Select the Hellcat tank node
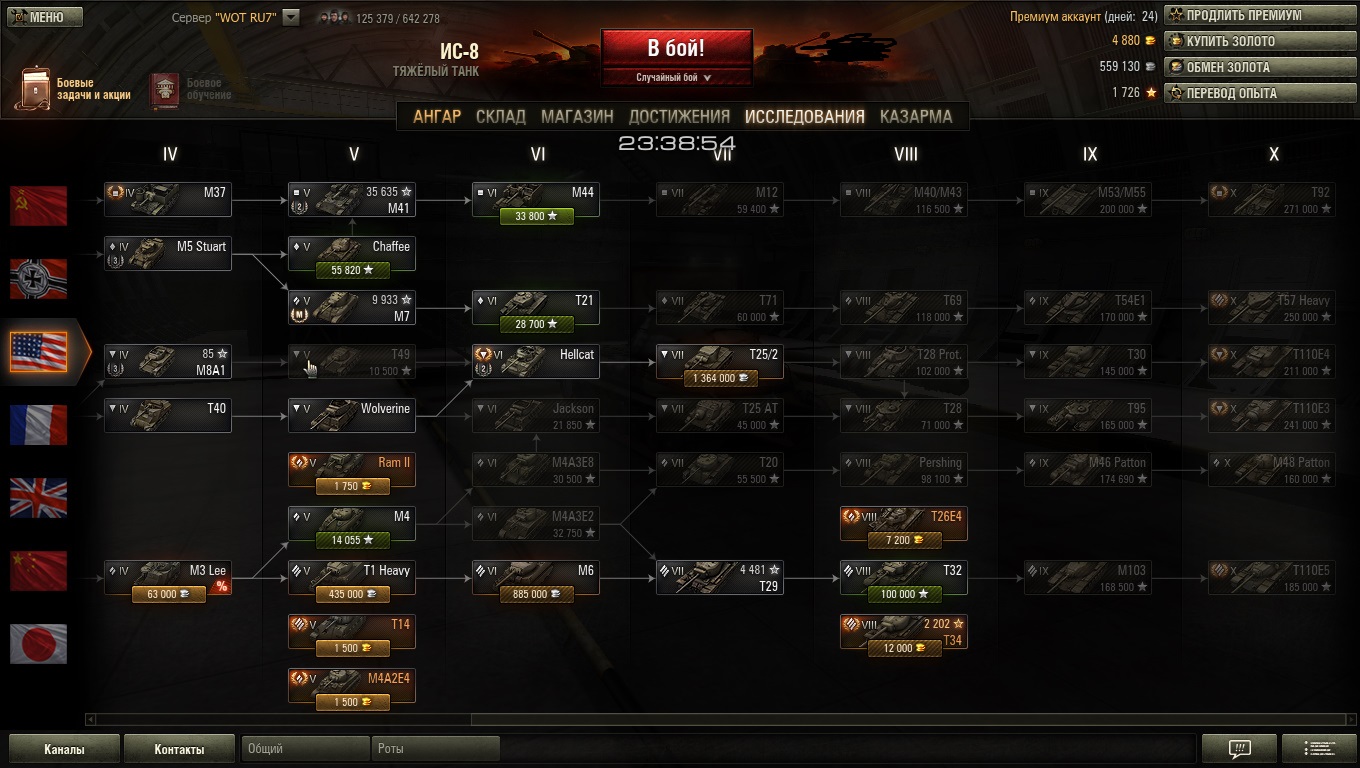The width and height of the screenshot is (1360, 768). pyautogui.click(x=536, y=361)
